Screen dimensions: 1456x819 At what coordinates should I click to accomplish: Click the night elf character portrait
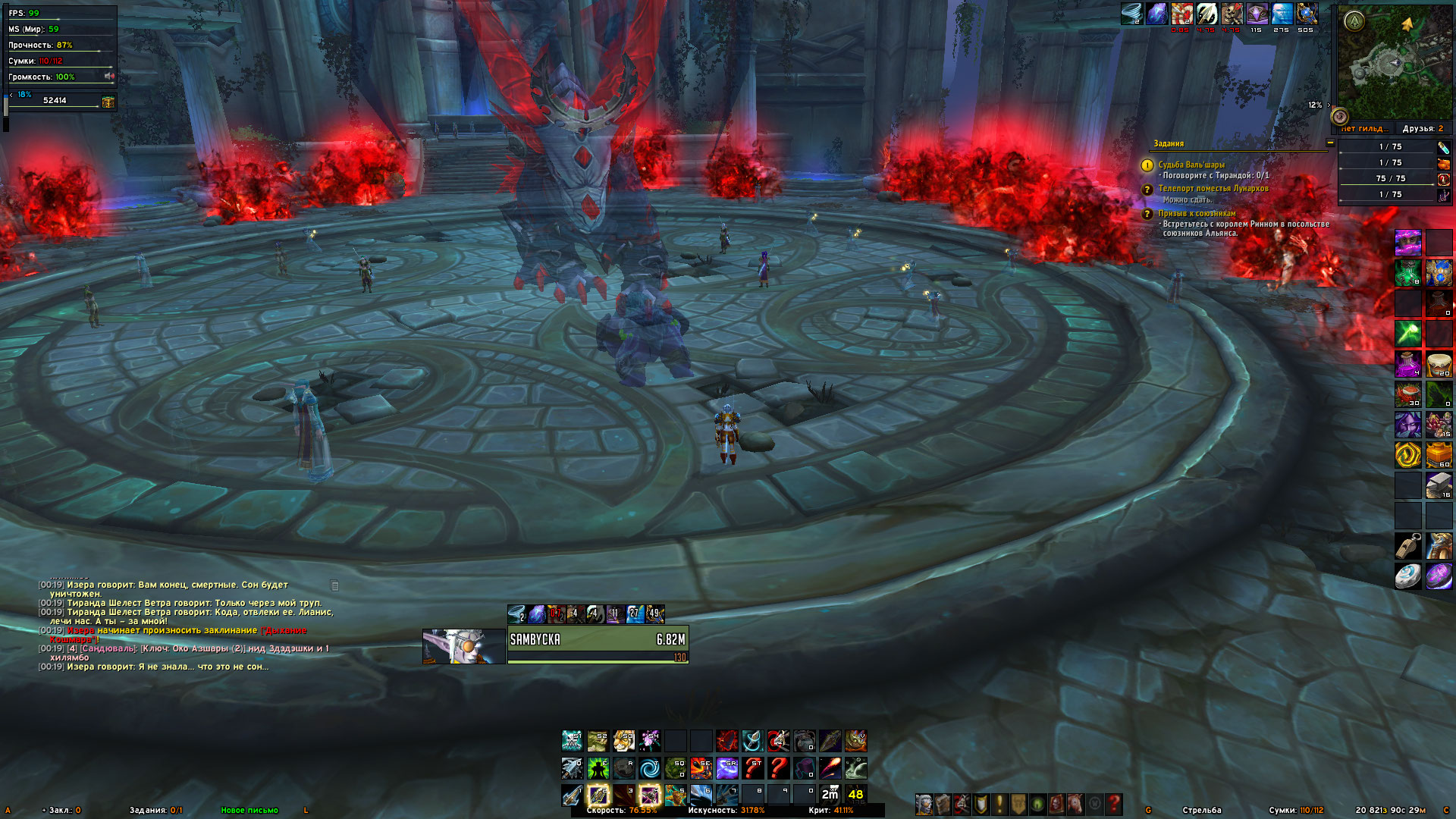[463, 646]
